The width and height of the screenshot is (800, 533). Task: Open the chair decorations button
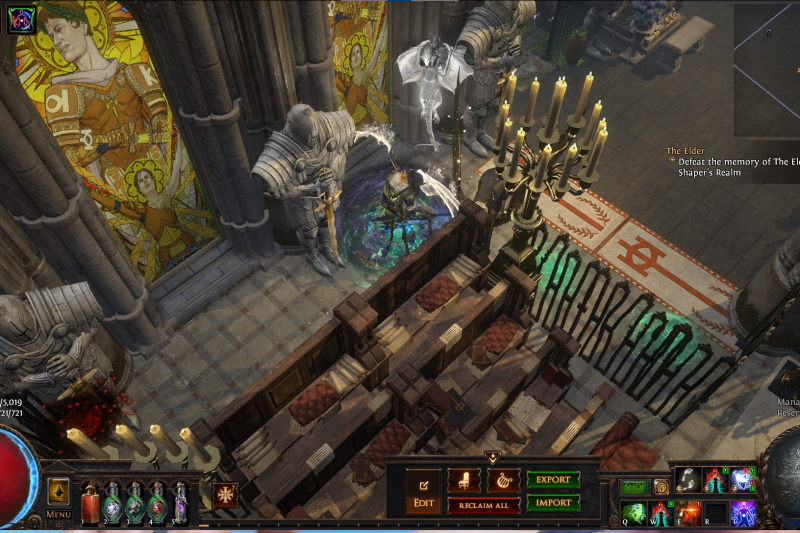(463, 480)
